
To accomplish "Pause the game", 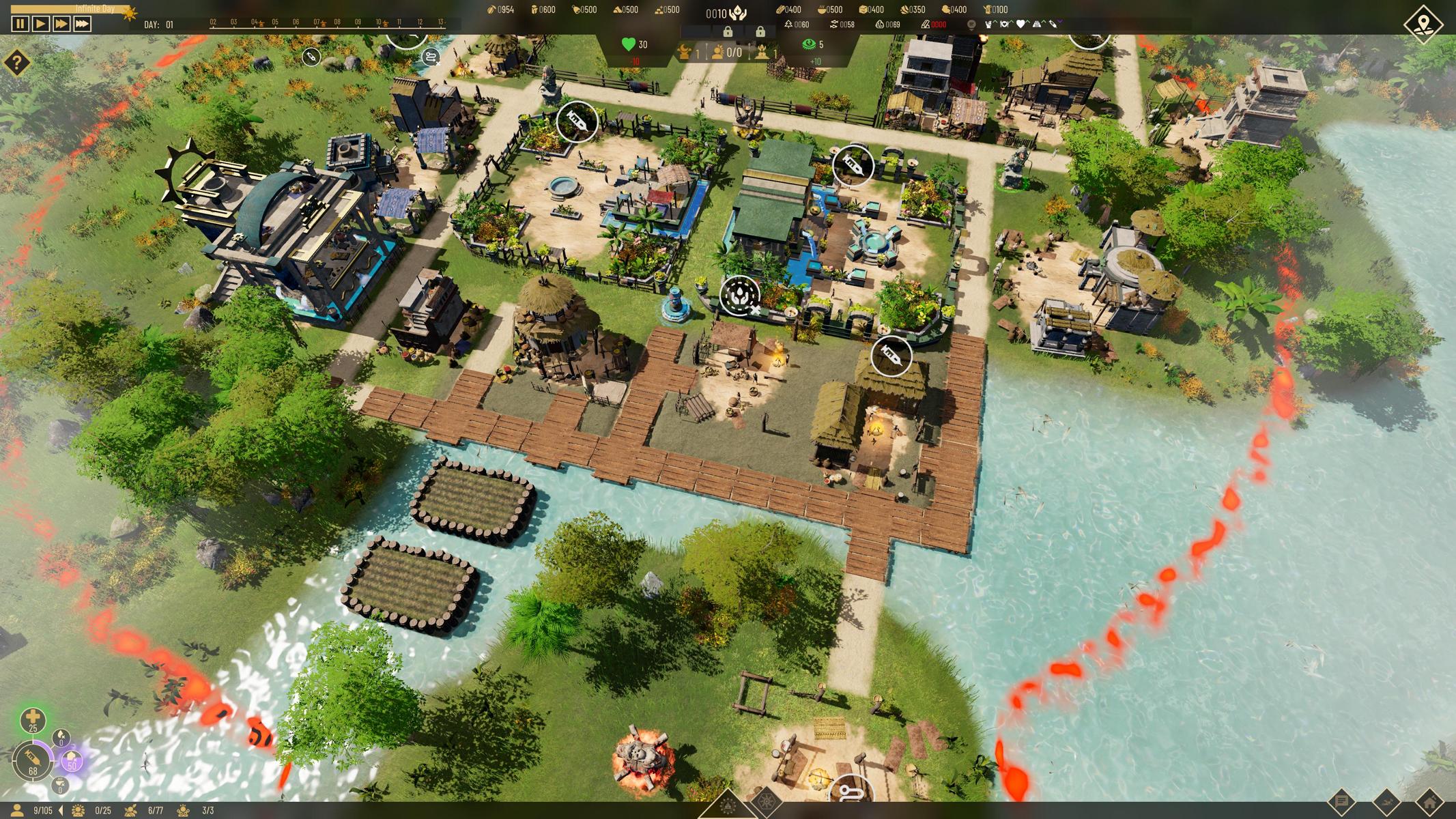I will [20, 24].
